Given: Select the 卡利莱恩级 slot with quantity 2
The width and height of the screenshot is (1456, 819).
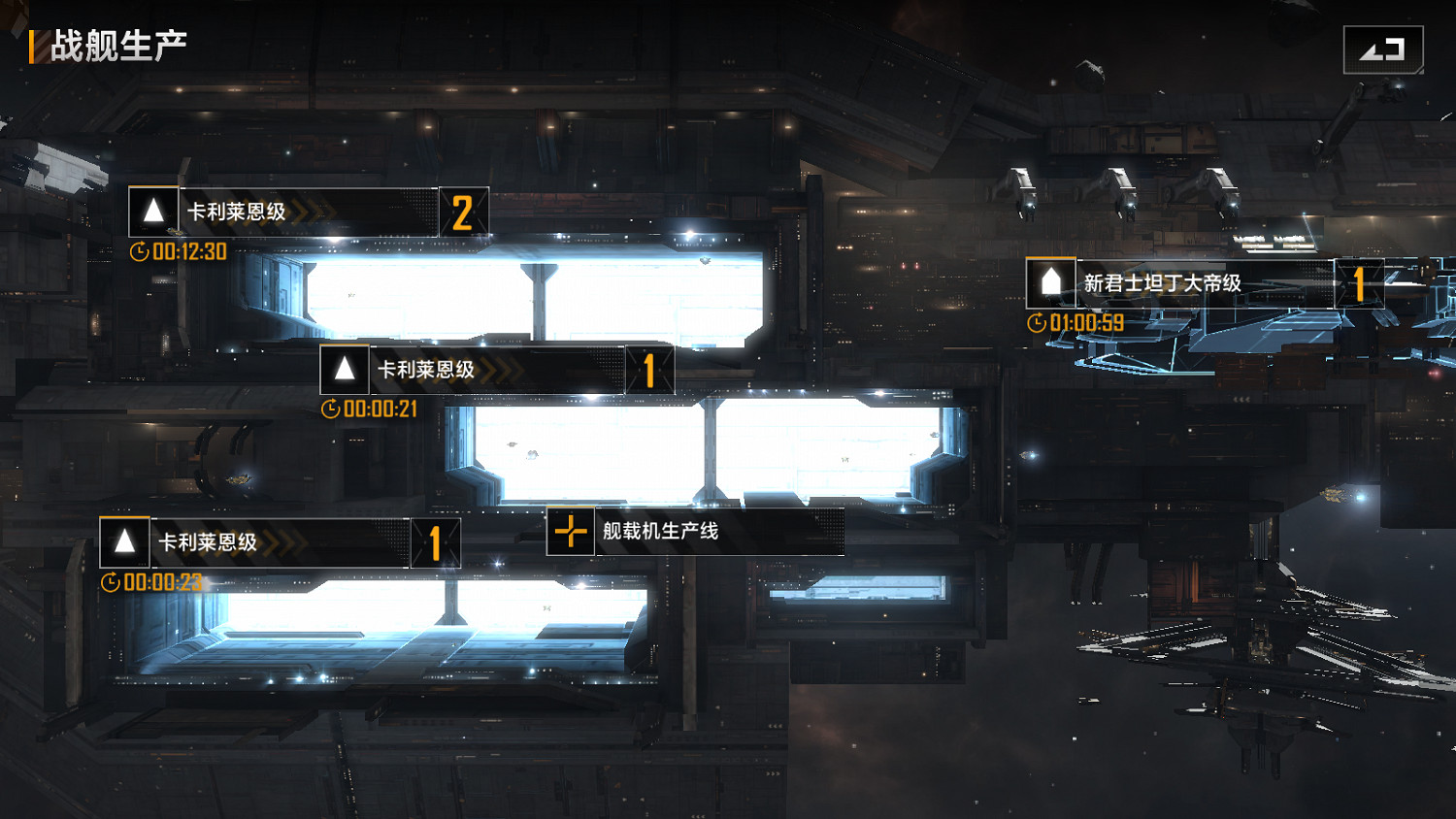Looking at the screenshot, I should (x=308, y=213).
